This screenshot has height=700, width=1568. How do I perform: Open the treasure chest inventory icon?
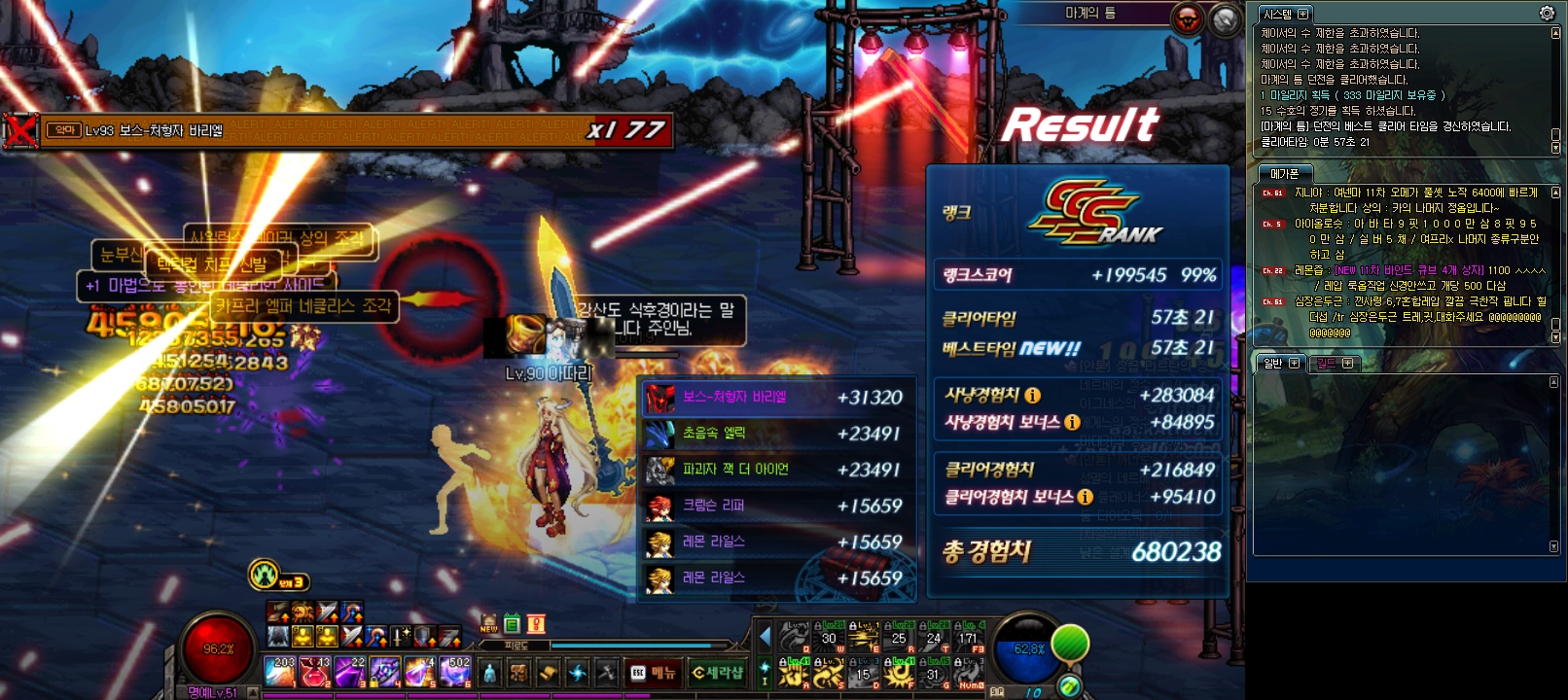click(x=518, y=673)
